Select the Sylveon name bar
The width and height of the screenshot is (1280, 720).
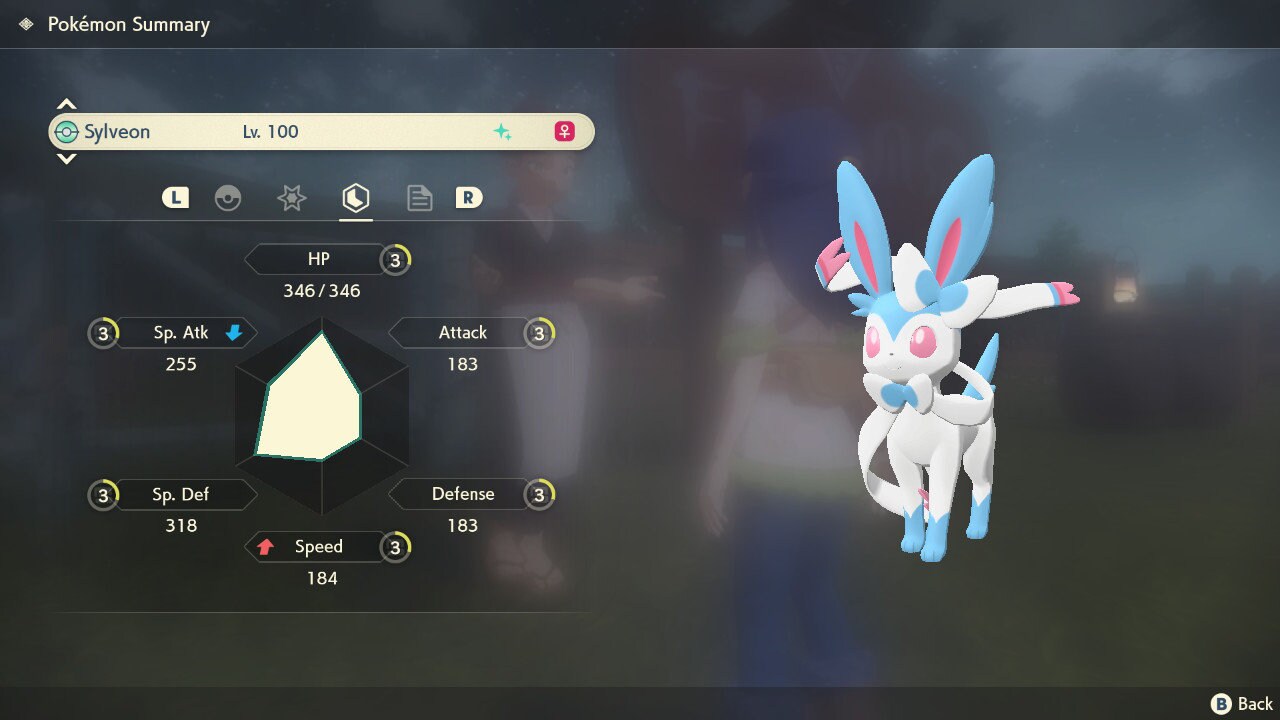click(x=320, y=132)
